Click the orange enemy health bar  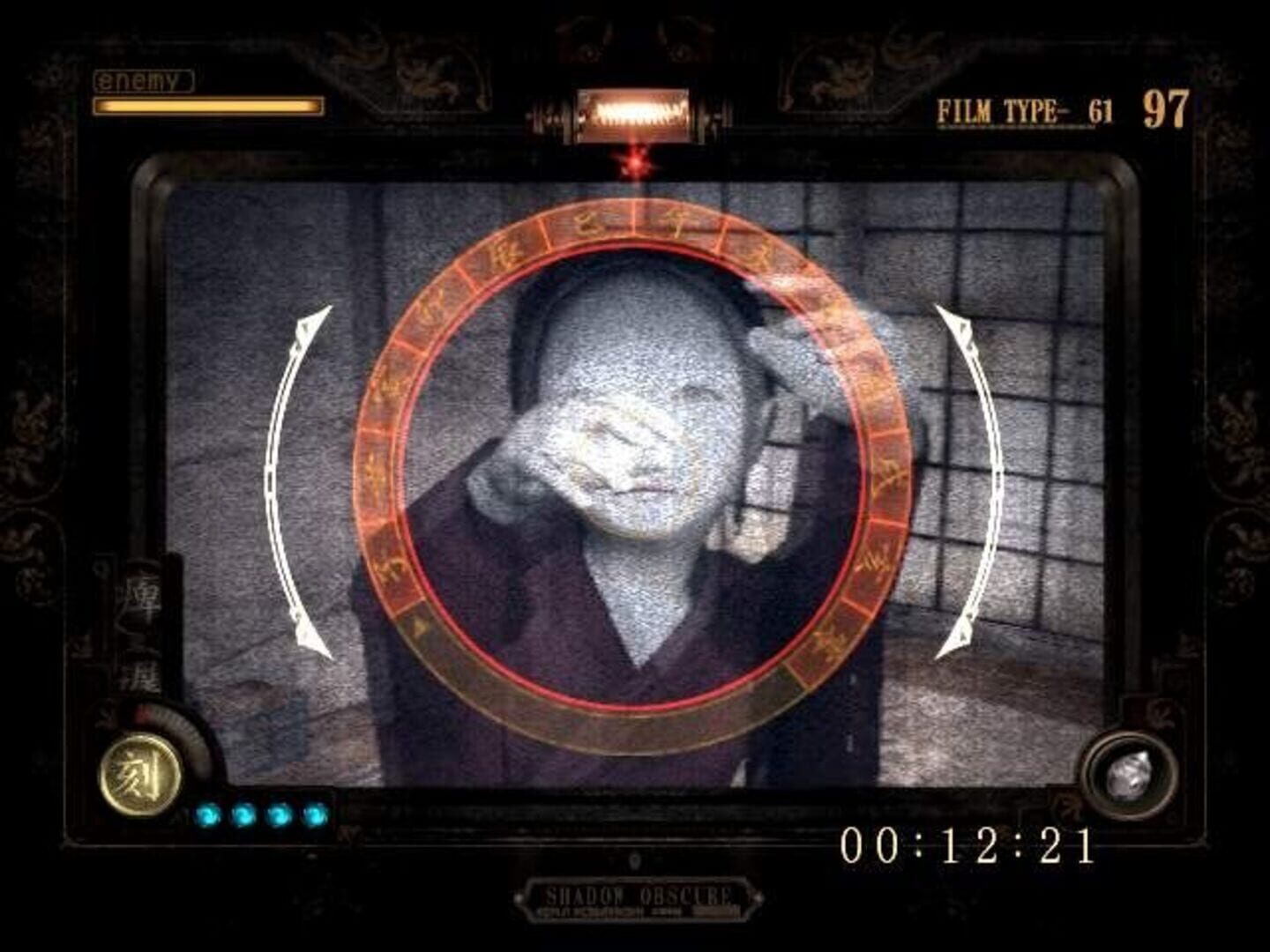[x=207, y=107]
